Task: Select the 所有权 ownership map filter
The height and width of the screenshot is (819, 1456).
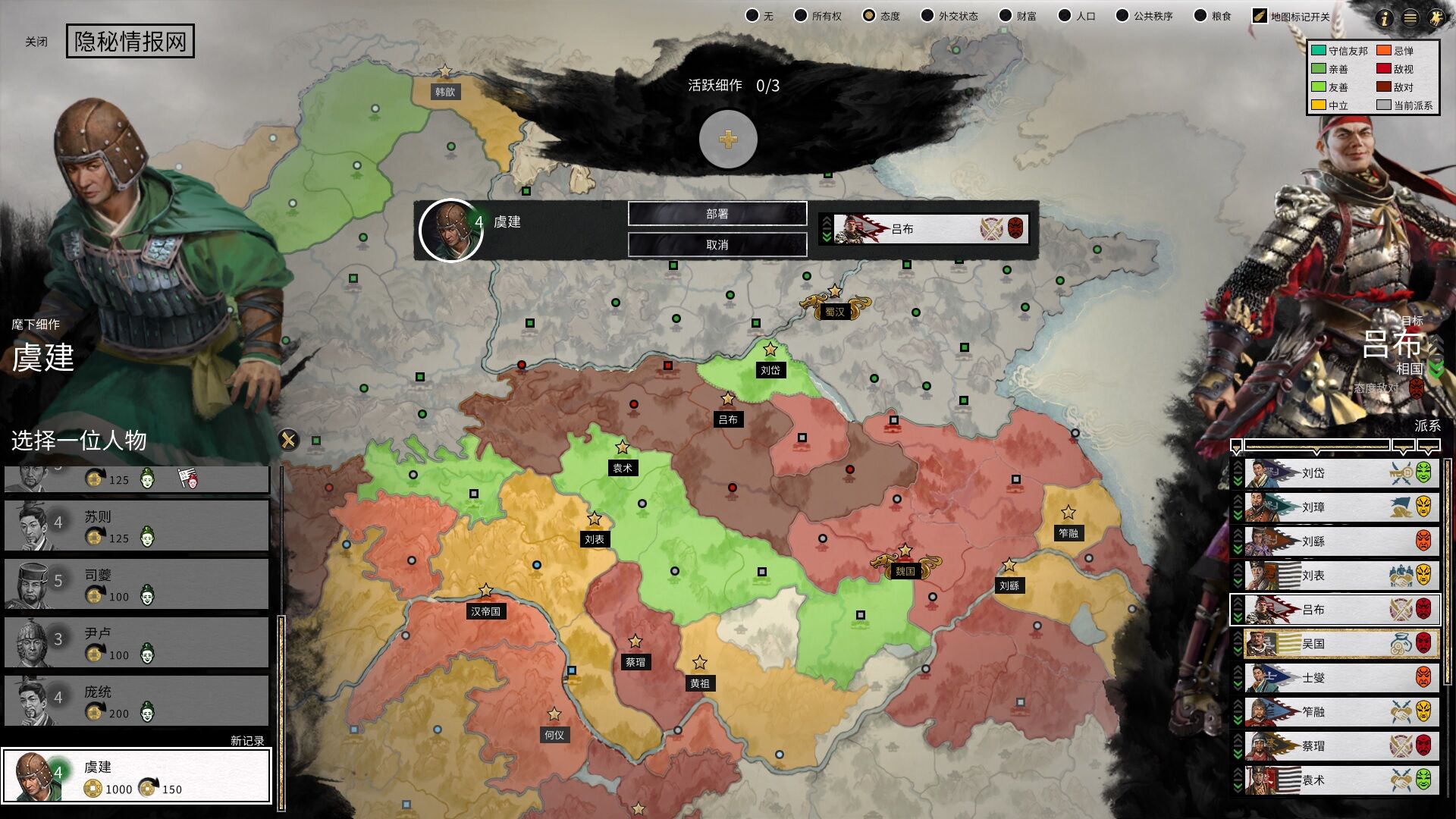Action: [x=801, y=16]
